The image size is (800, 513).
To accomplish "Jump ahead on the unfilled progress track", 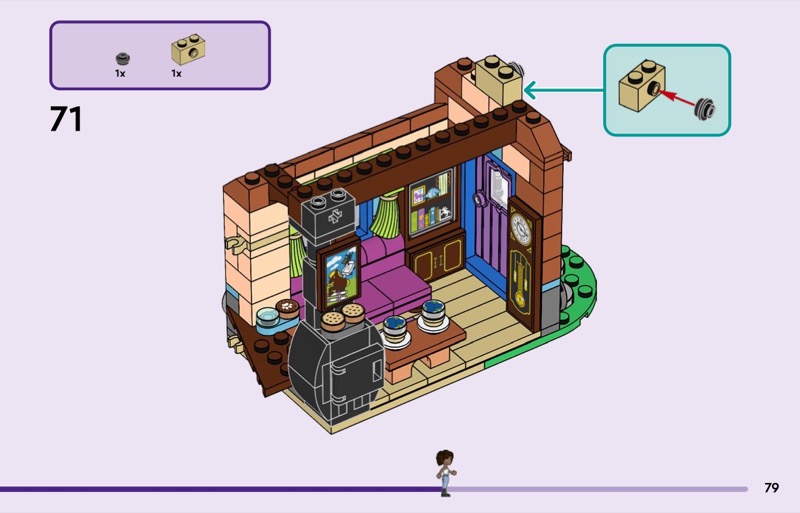I will 600,489.
